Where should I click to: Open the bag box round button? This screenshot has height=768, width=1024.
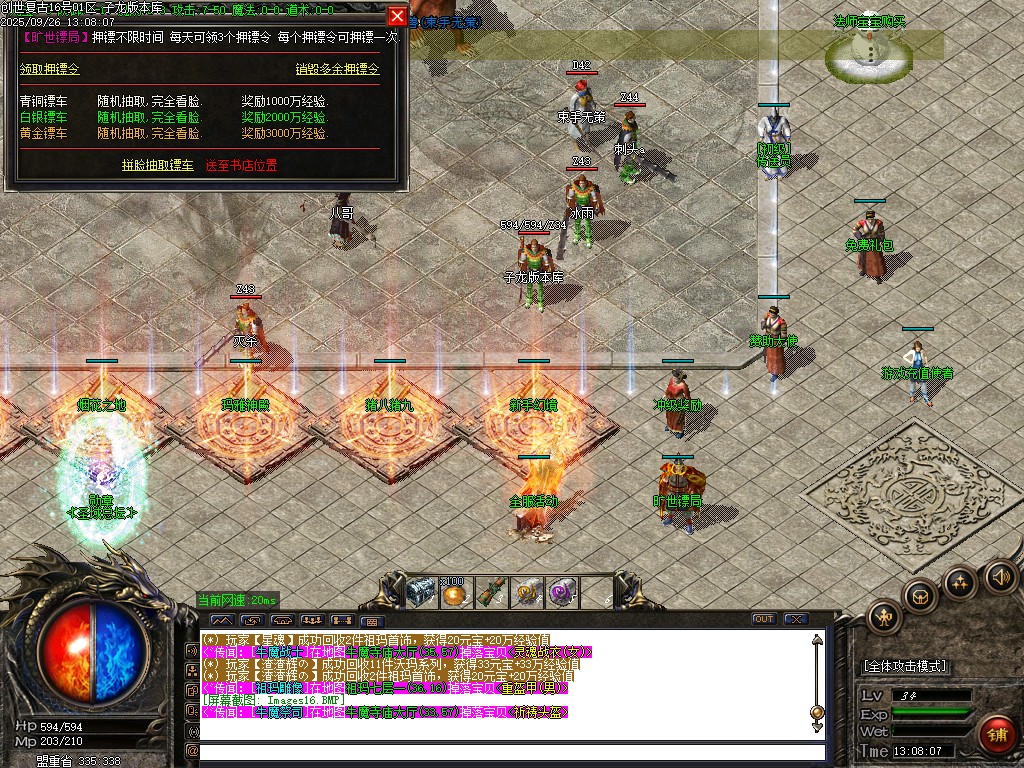pos(919,597)
